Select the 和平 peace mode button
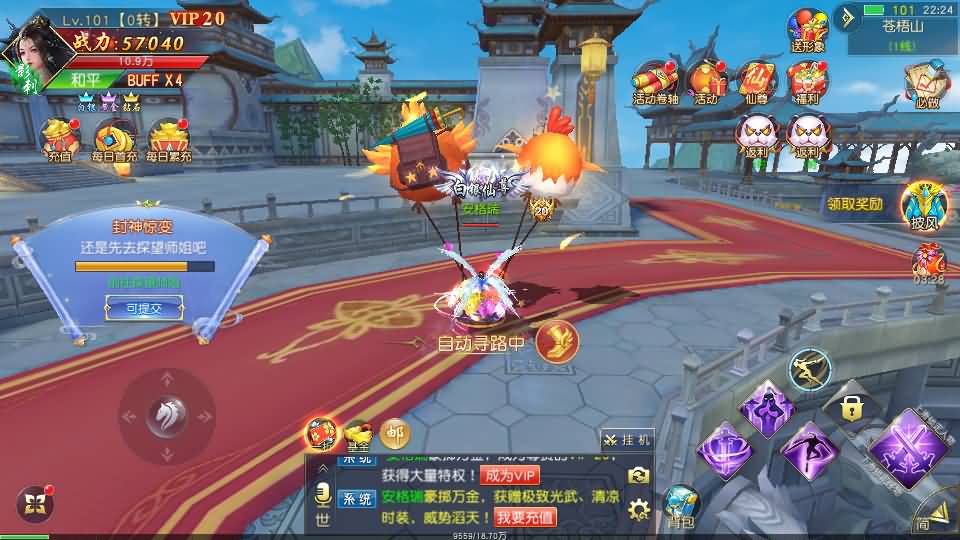 (x=84, y=80)
